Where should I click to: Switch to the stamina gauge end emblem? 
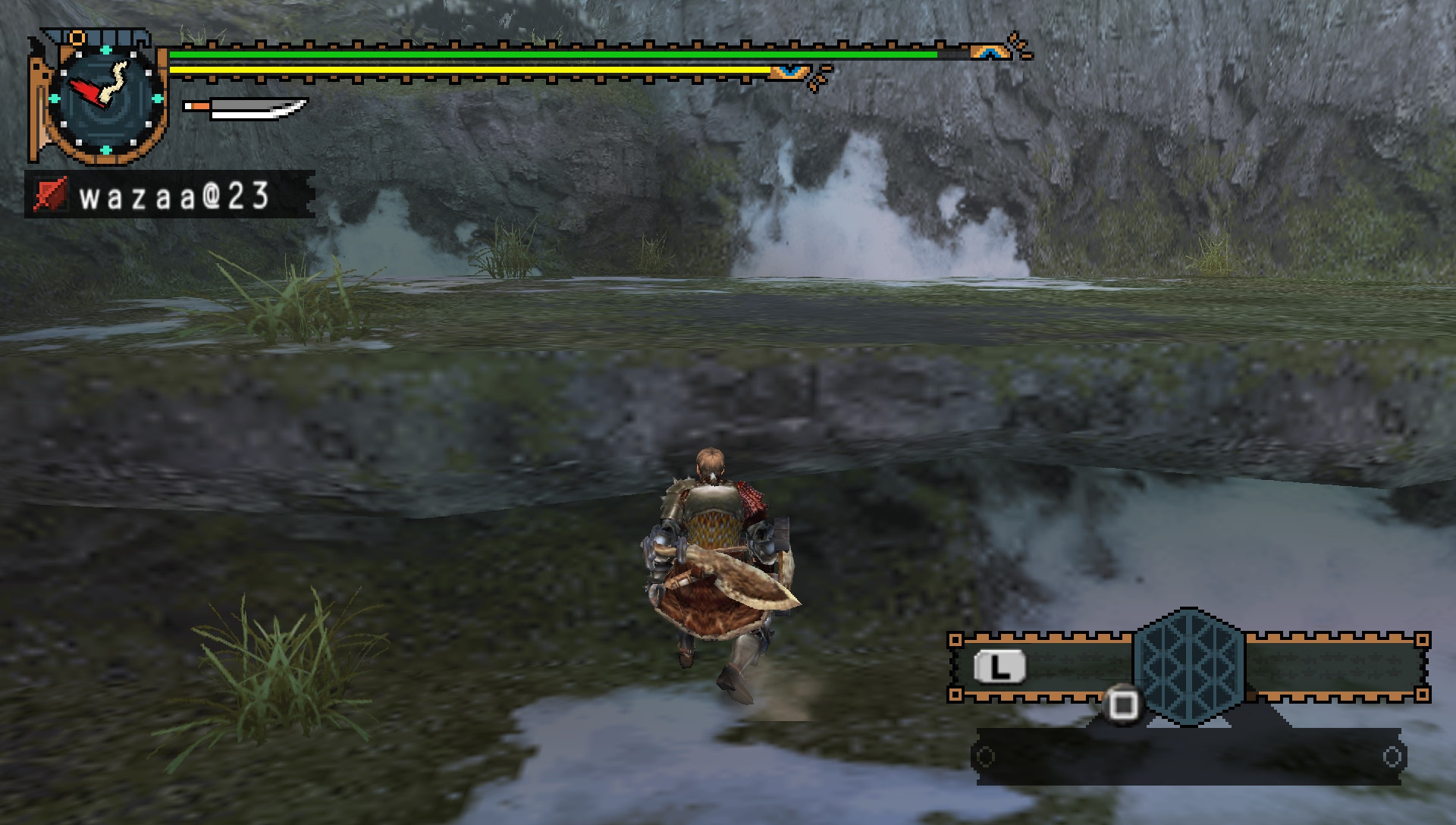point(789,70)
